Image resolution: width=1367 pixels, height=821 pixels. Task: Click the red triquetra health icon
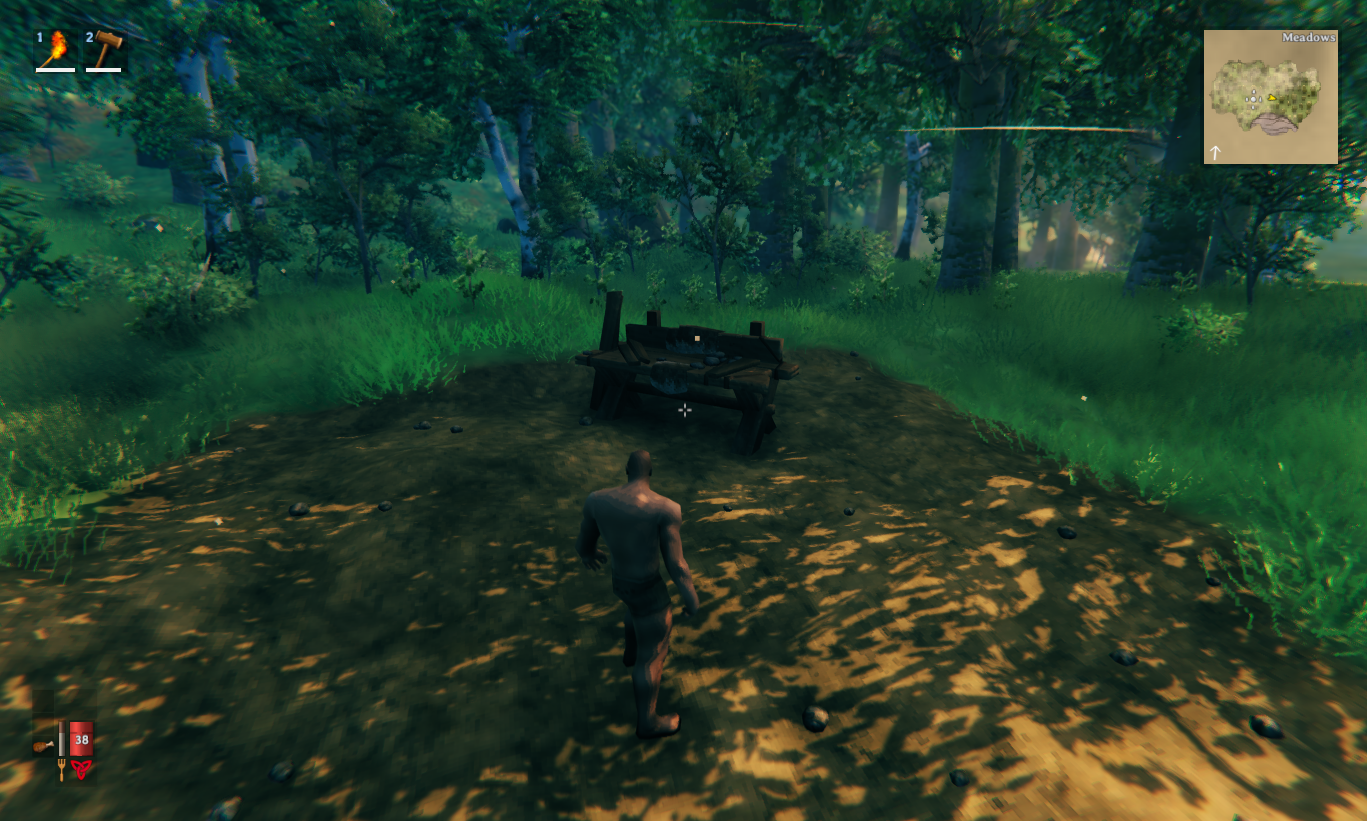pyautogui.click(x=81, y=769)
